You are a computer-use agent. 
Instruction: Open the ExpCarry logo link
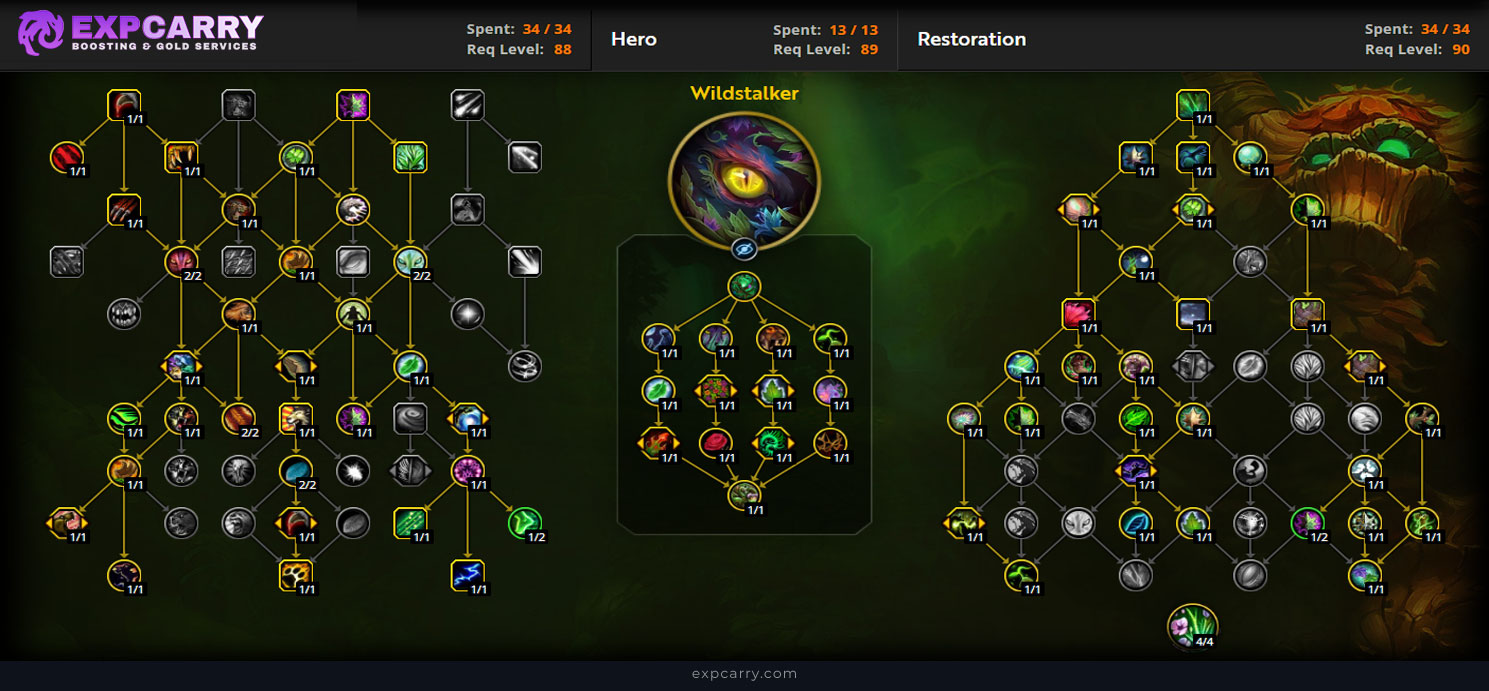pyautogui.click(x=140, y=33)
